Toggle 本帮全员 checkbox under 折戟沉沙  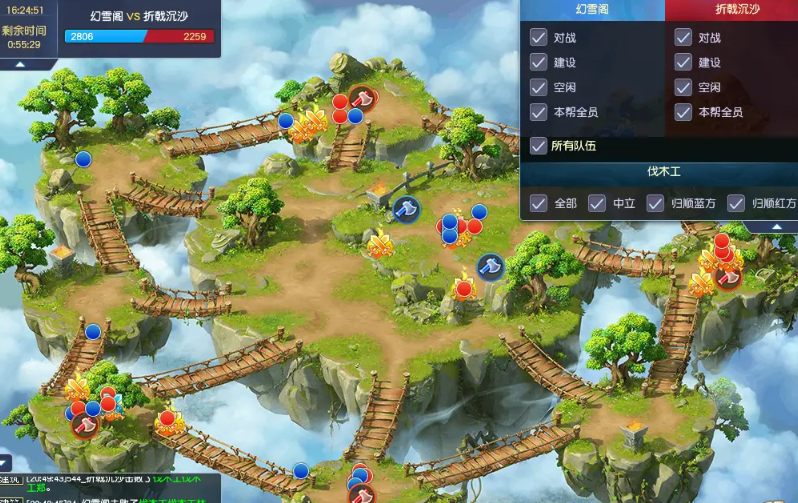(683, 112)
